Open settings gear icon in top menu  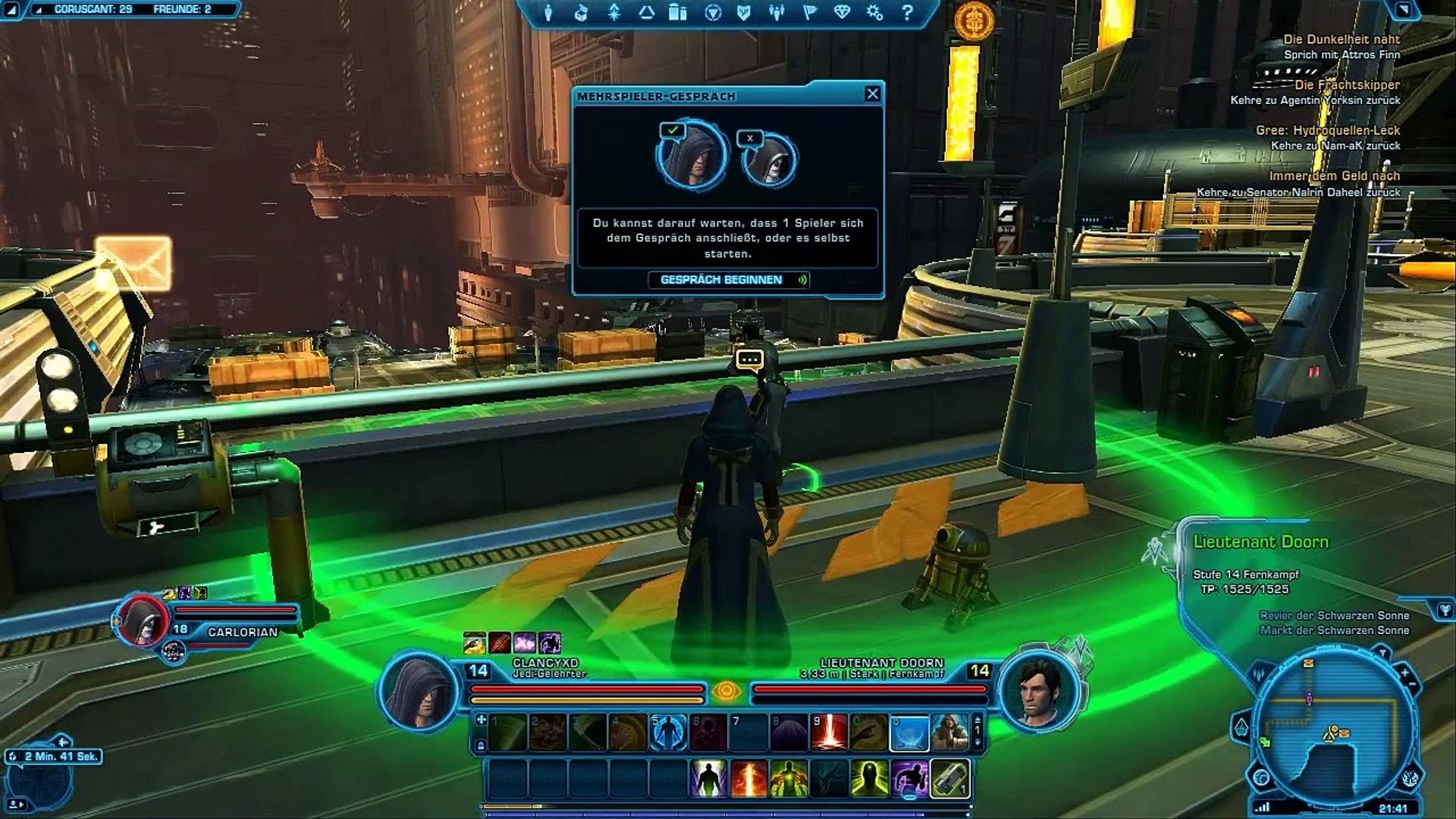tap(874, 13)
